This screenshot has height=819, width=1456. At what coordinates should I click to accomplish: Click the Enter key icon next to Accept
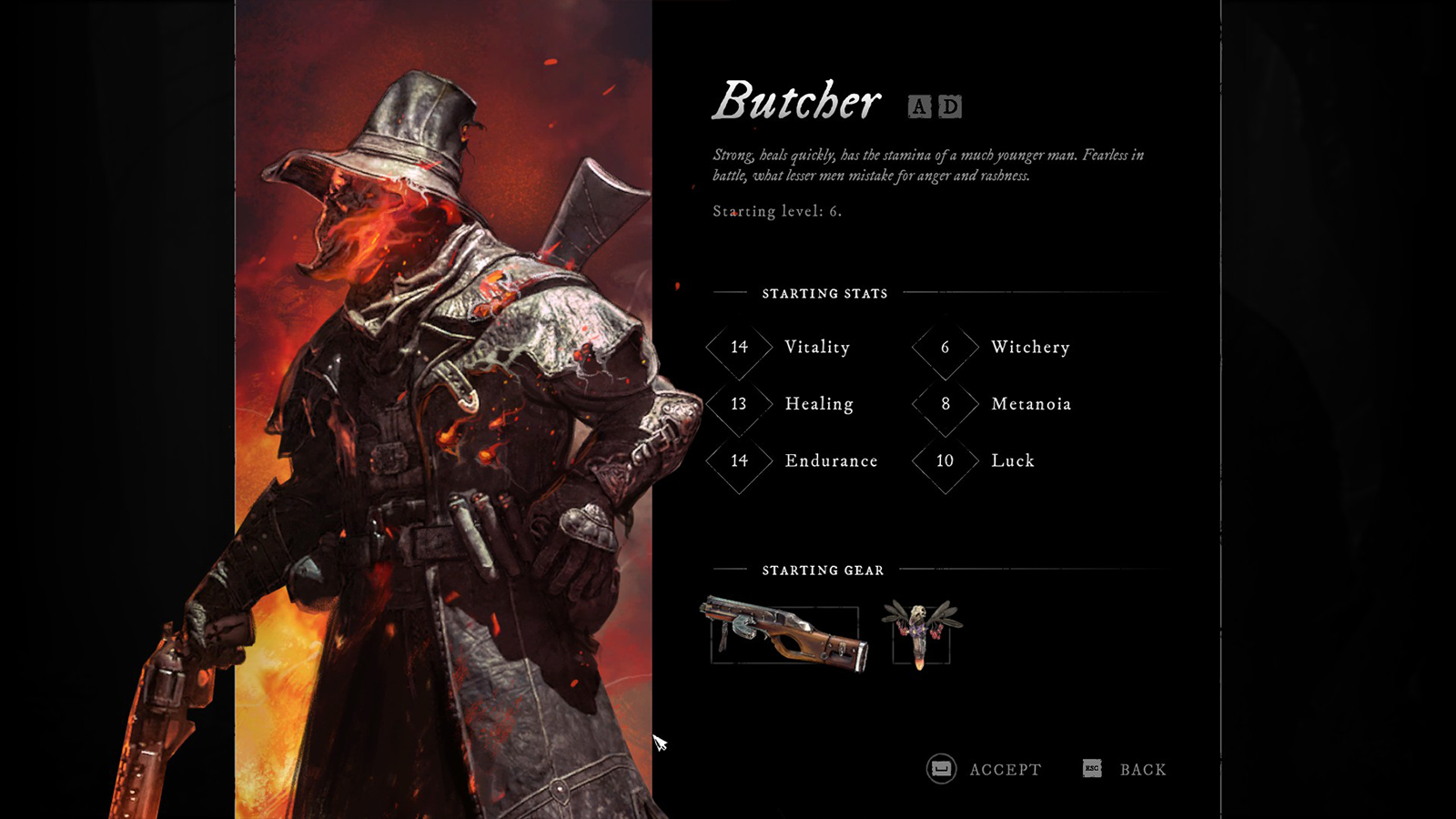tap(939, 769)
